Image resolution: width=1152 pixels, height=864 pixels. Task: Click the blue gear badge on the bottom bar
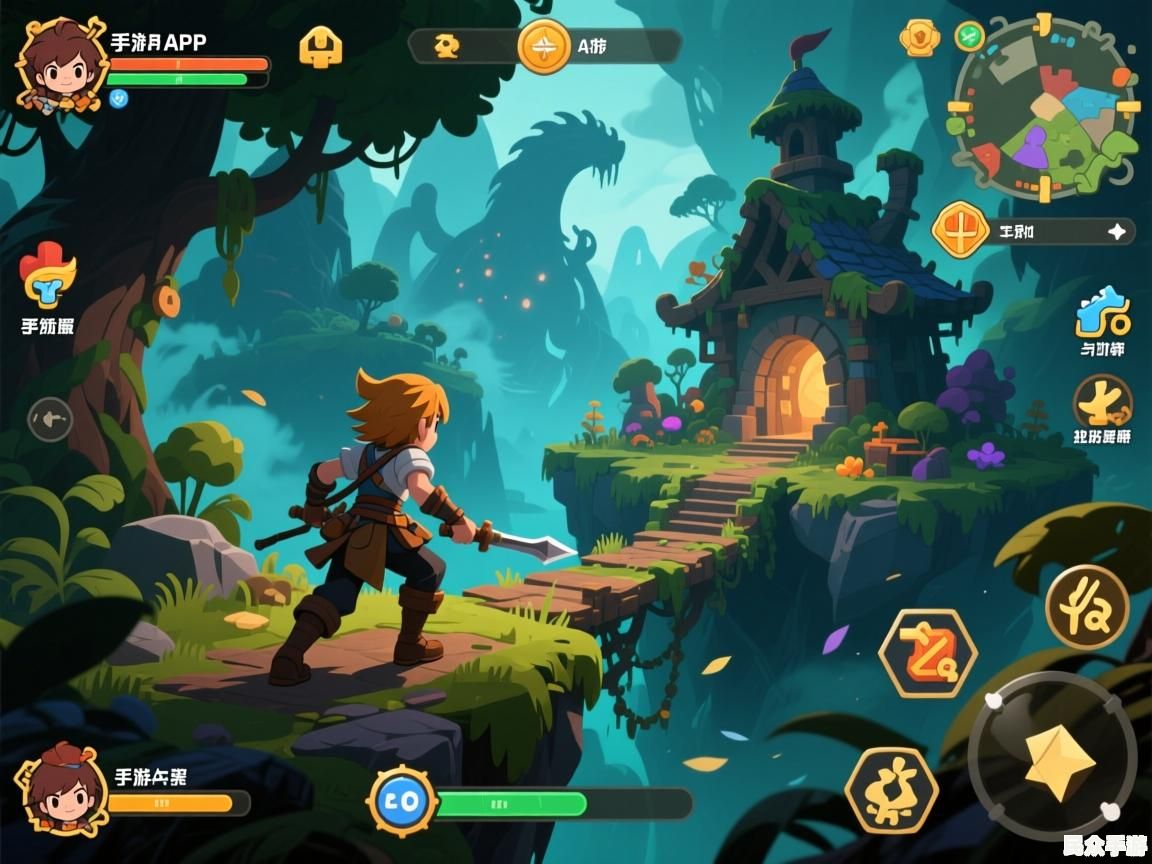(x=402, y=802)
